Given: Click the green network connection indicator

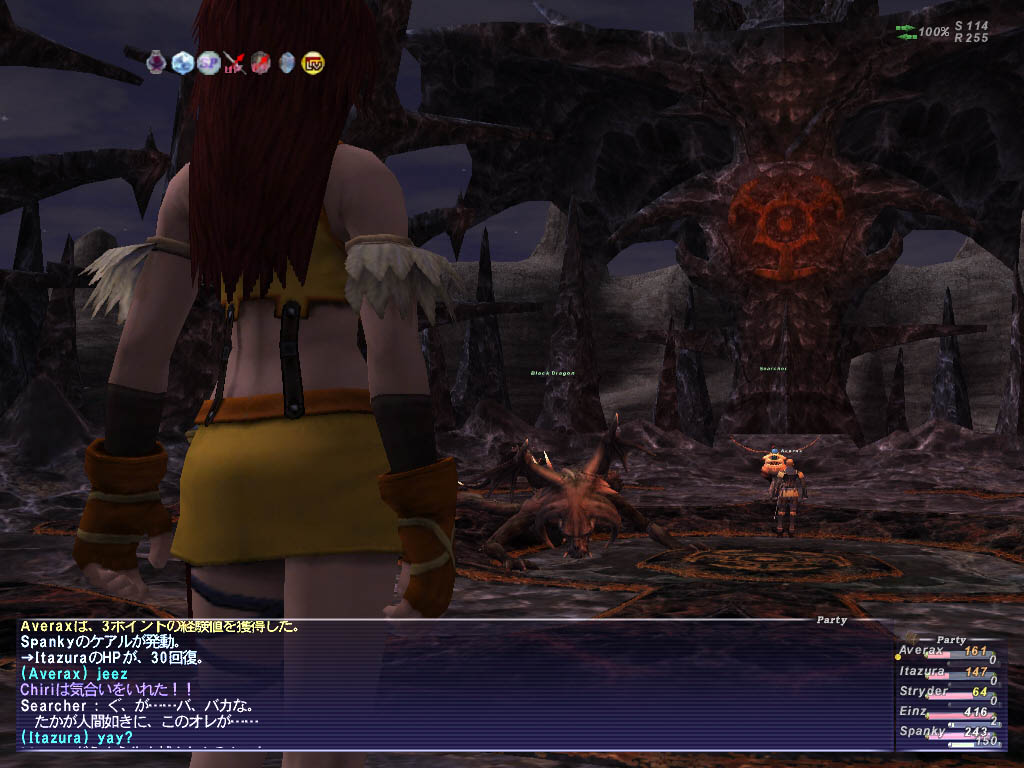Looking at the screenshot, I should point(906,32).
